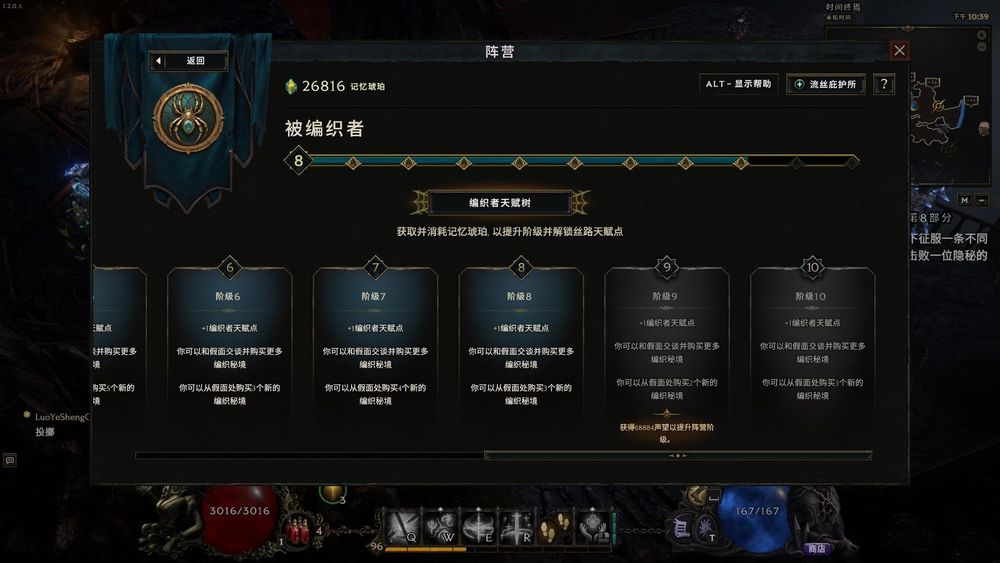Open the 编织者天赋树 talent tree
Viewport: 1000px width, 563px height.
500,203
